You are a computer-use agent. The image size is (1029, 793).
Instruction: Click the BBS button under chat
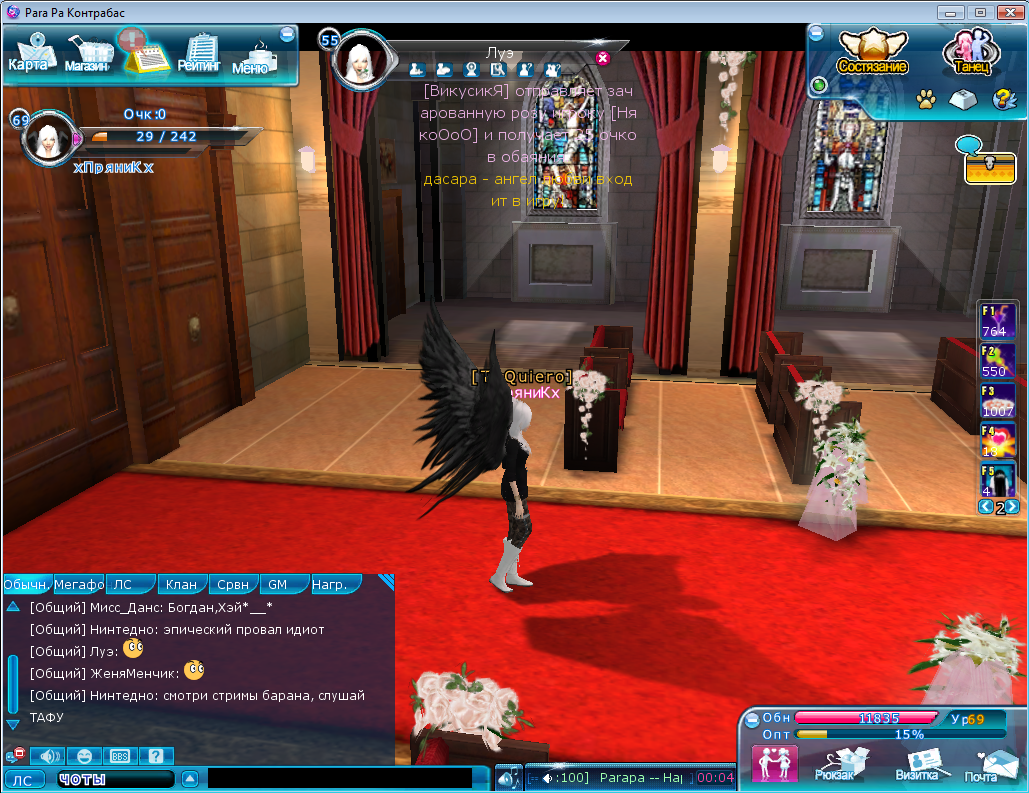pos(118,756)
